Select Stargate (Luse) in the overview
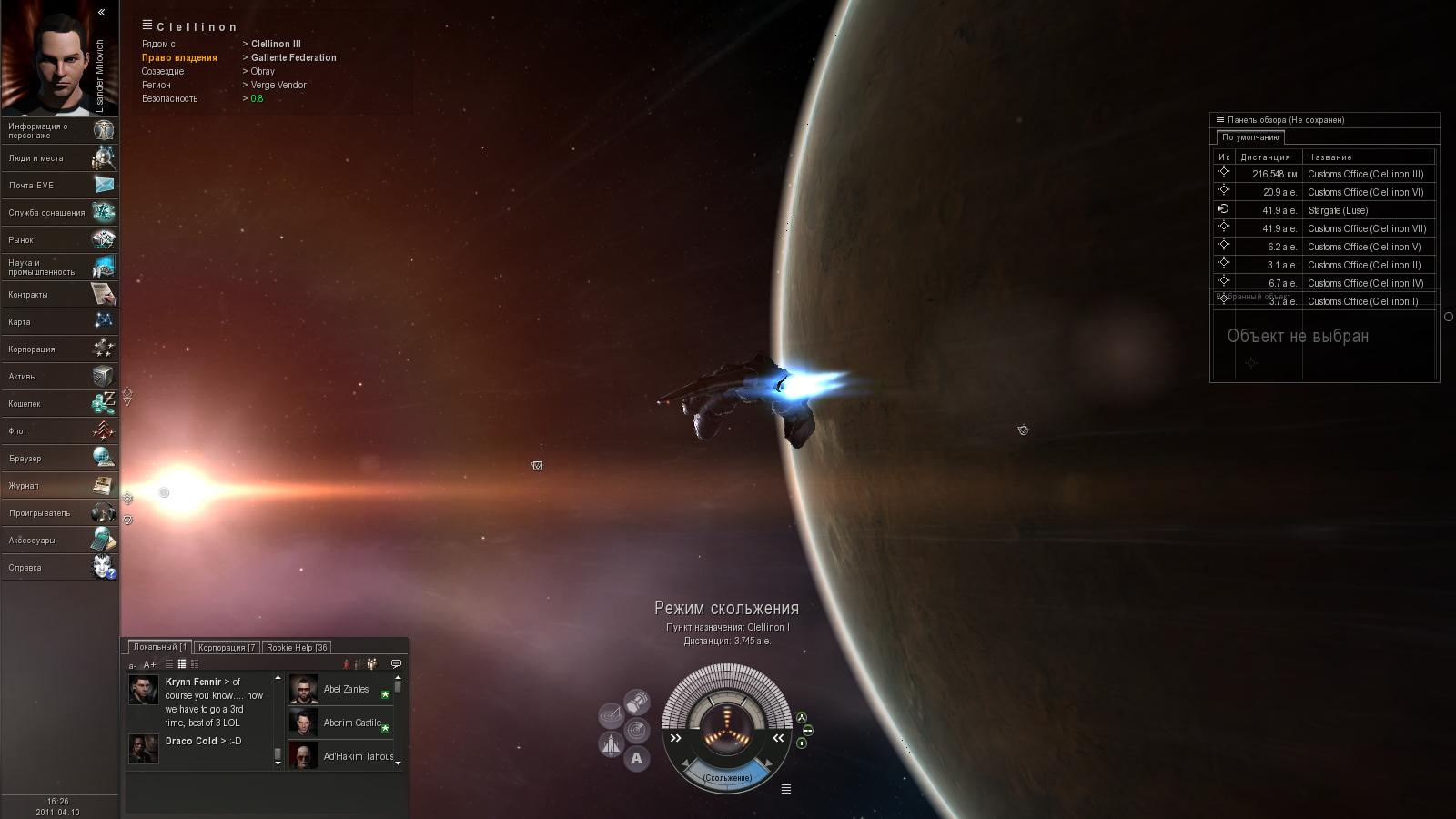This screenshot has width=1456, height=819. pyautogui.click(x=1337, y=210)
